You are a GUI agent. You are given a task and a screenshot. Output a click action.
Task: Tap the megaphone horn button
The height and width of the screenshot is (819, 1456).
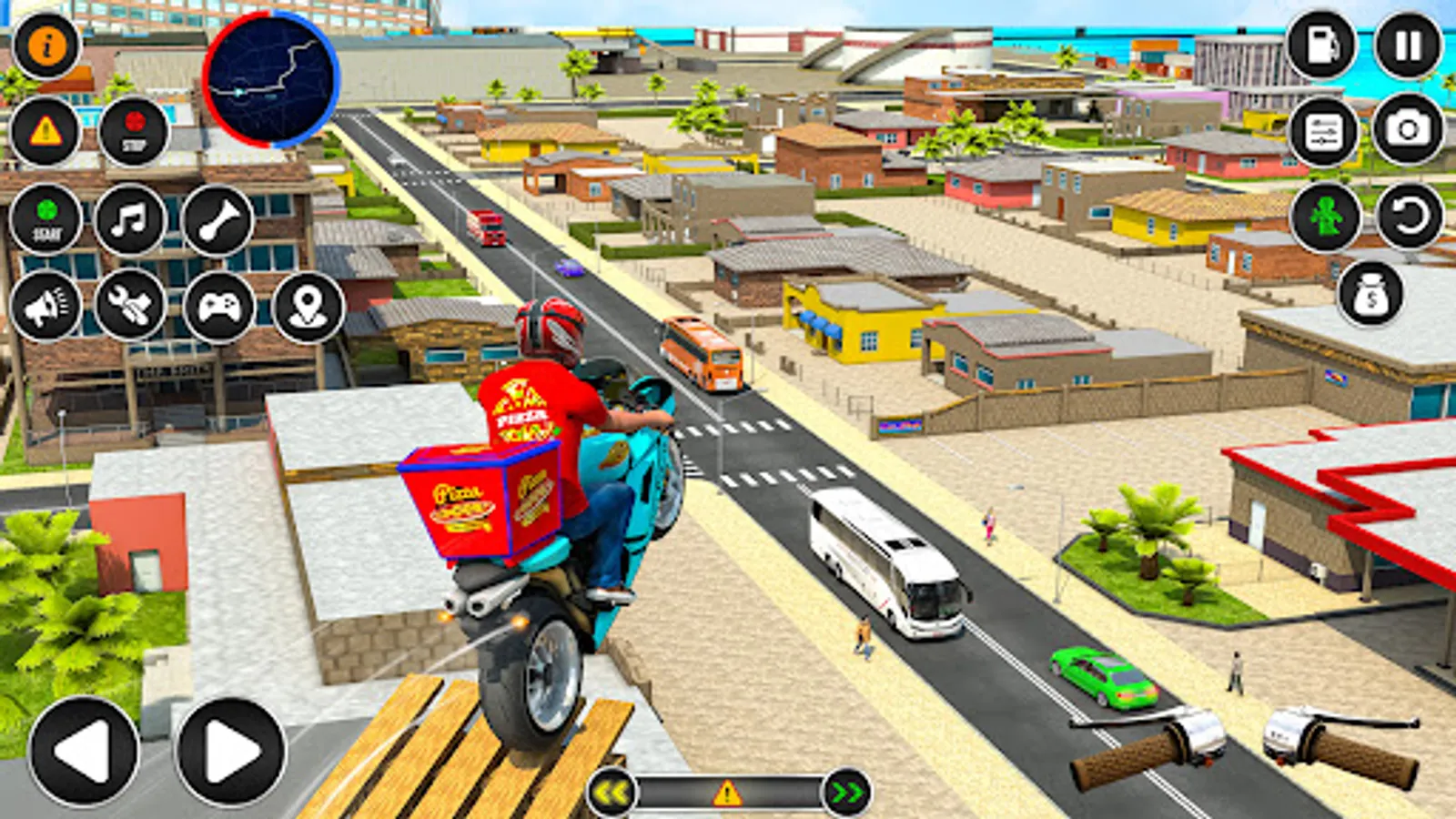click(47, 309)
